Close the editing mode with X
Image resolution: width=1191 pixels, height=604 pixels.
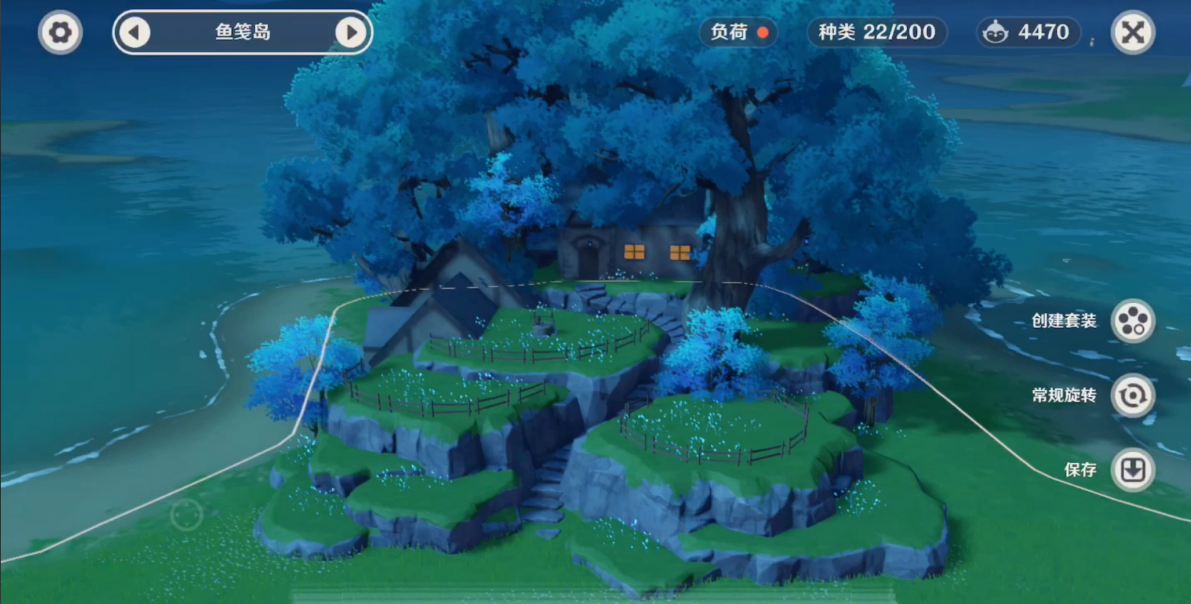tap(1132, 32)
